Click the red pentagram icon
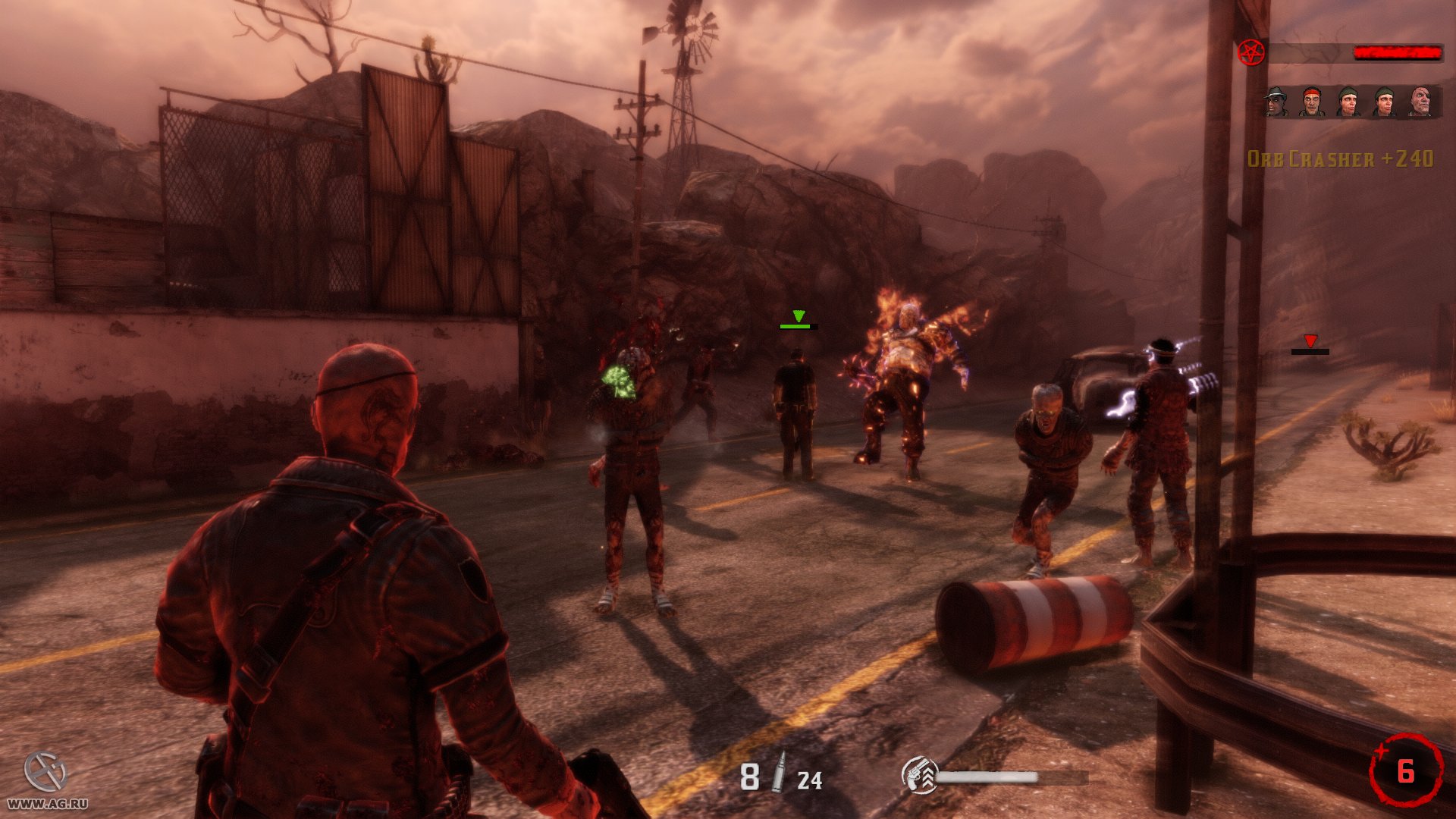This screenshot has width=1456, height=819. [1250, 52]
